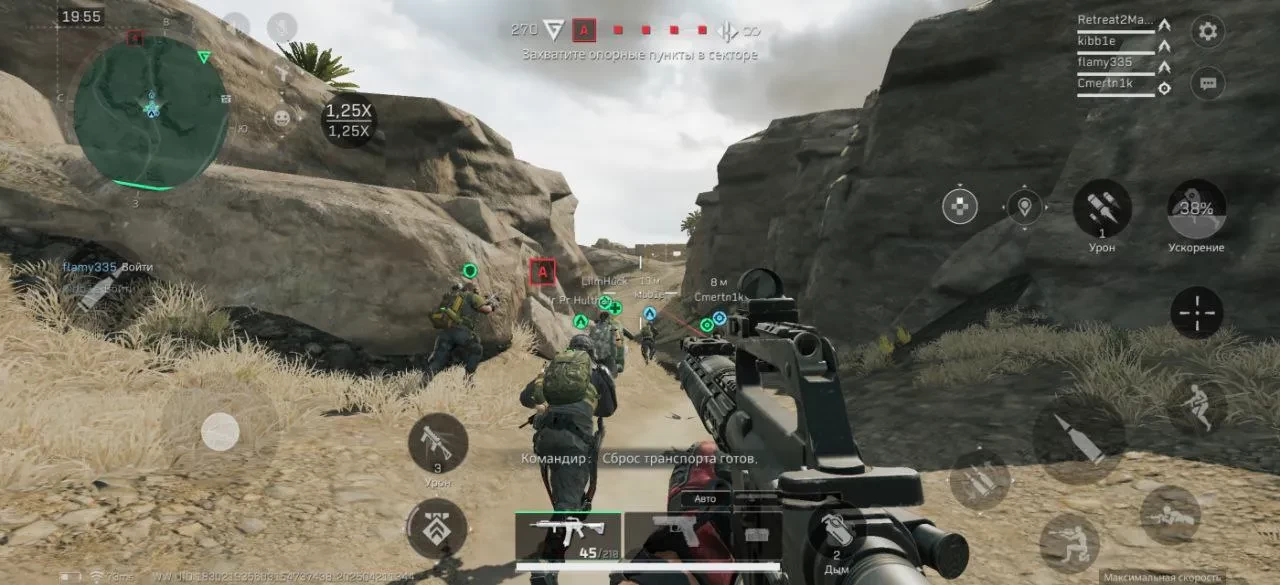Toggle the Авто fire mode
This screenshot has width=1280, height=585.
click(x=706, y=498)
